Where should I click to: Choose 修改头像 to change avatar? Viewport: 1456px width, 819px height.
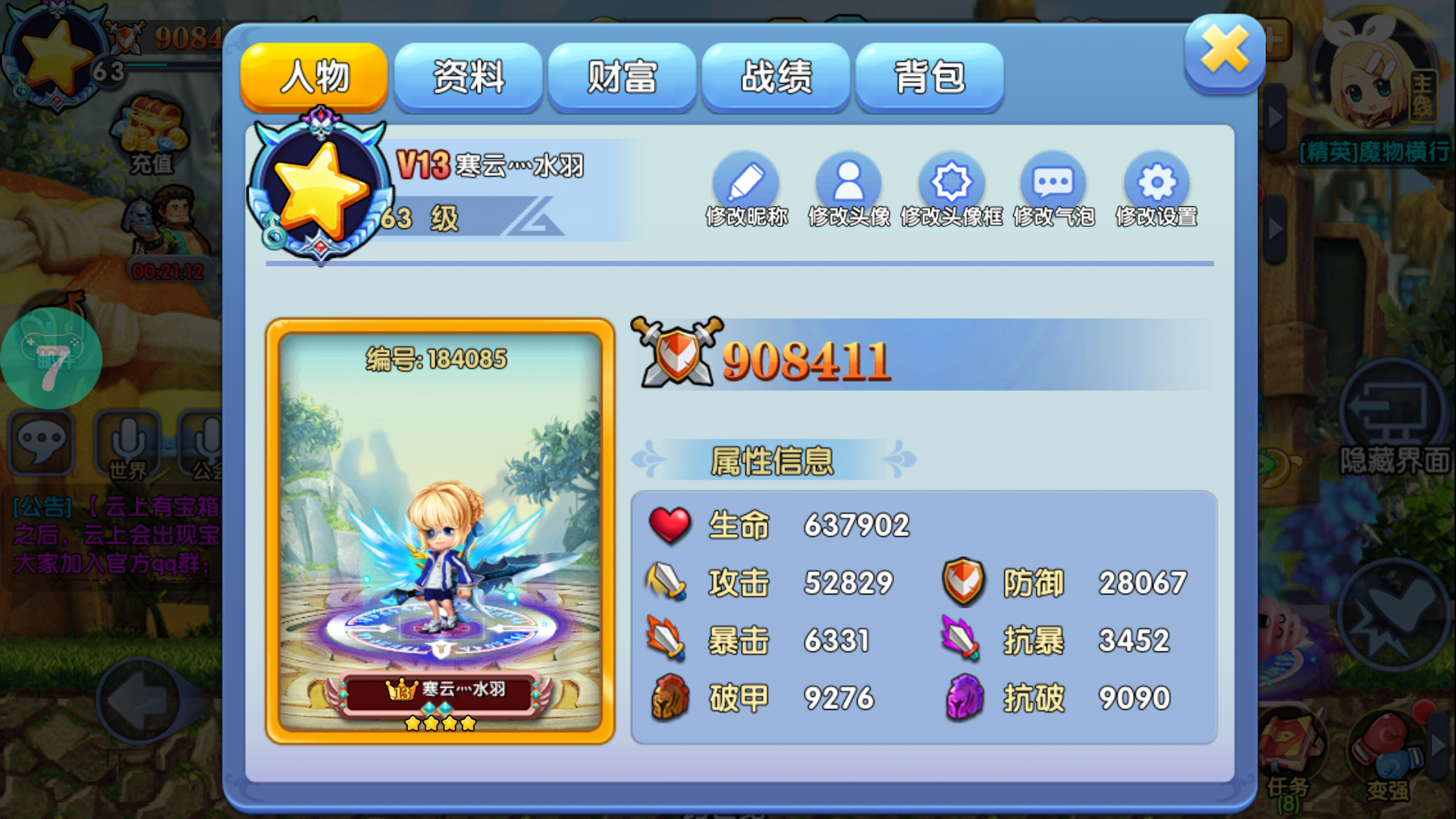click(849, 184)
